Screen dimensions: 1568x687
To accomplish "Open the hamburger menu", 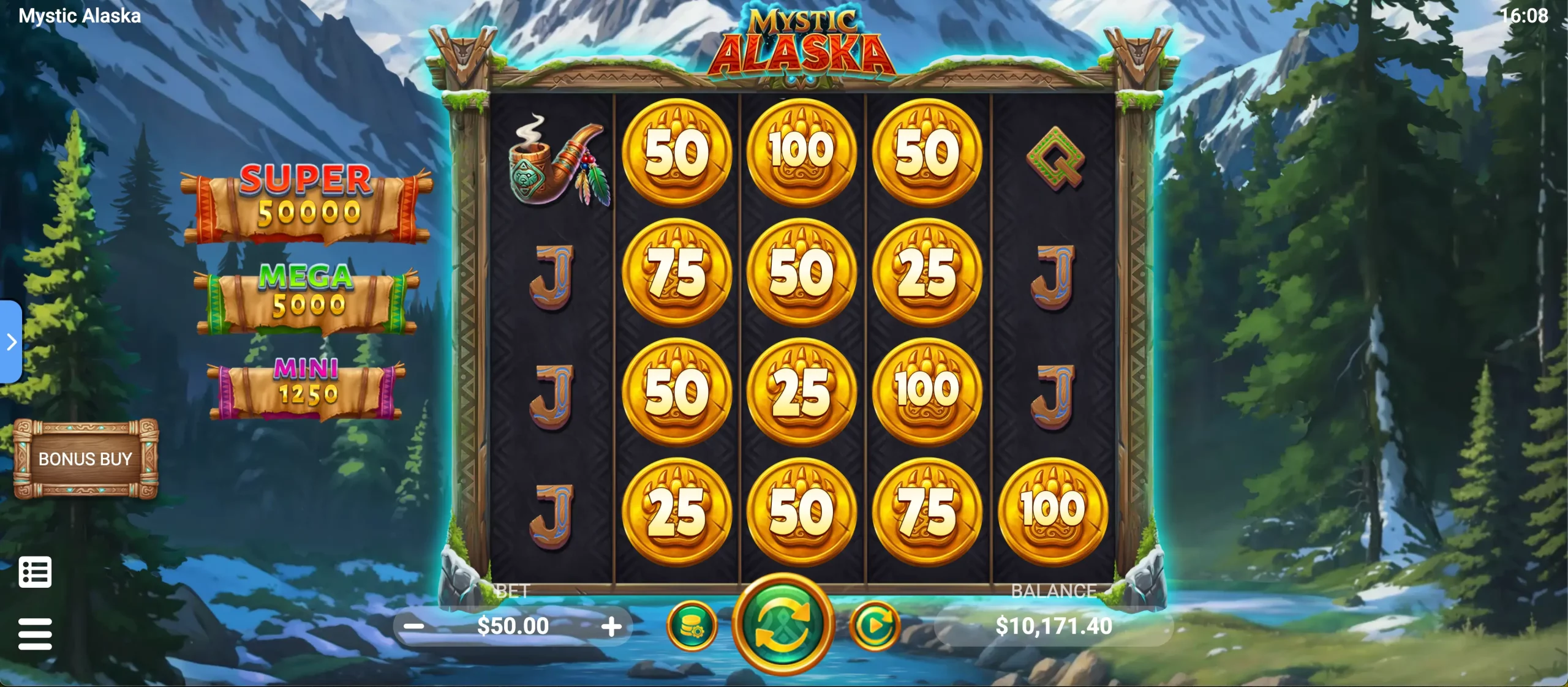I will [x=35, y=634].
